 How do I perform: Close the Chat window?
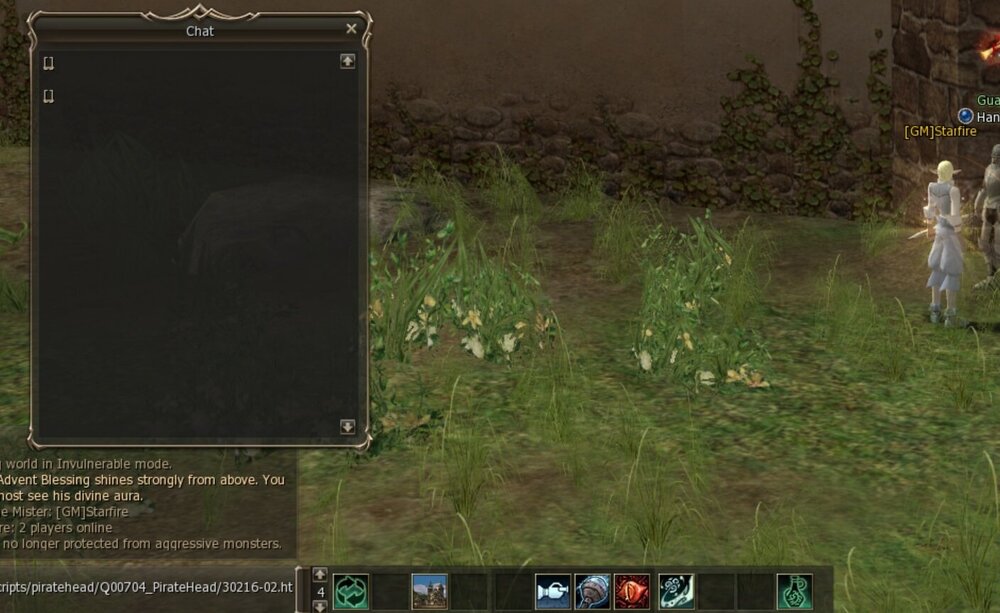click(x=351, y=29)
